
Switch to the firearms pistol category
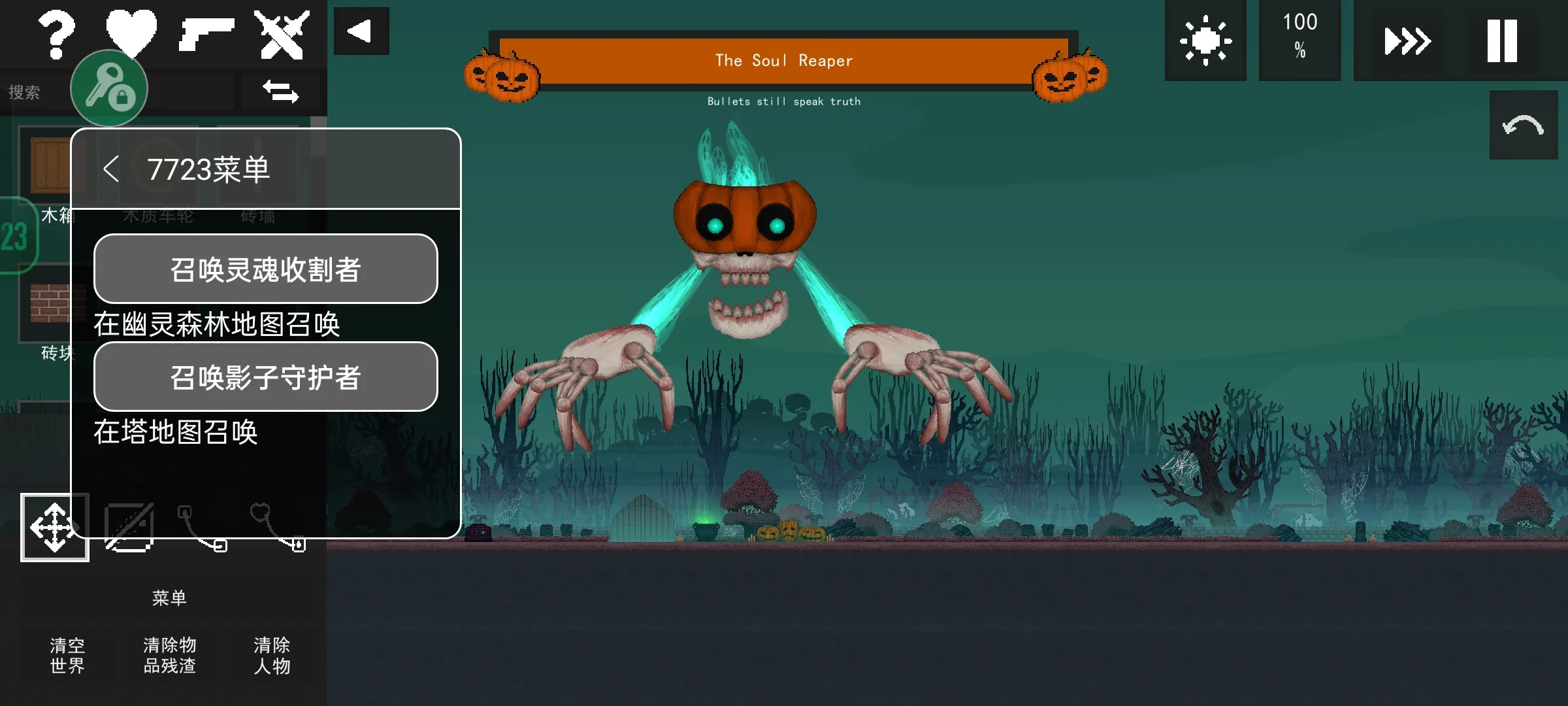[x=206, y=34]
